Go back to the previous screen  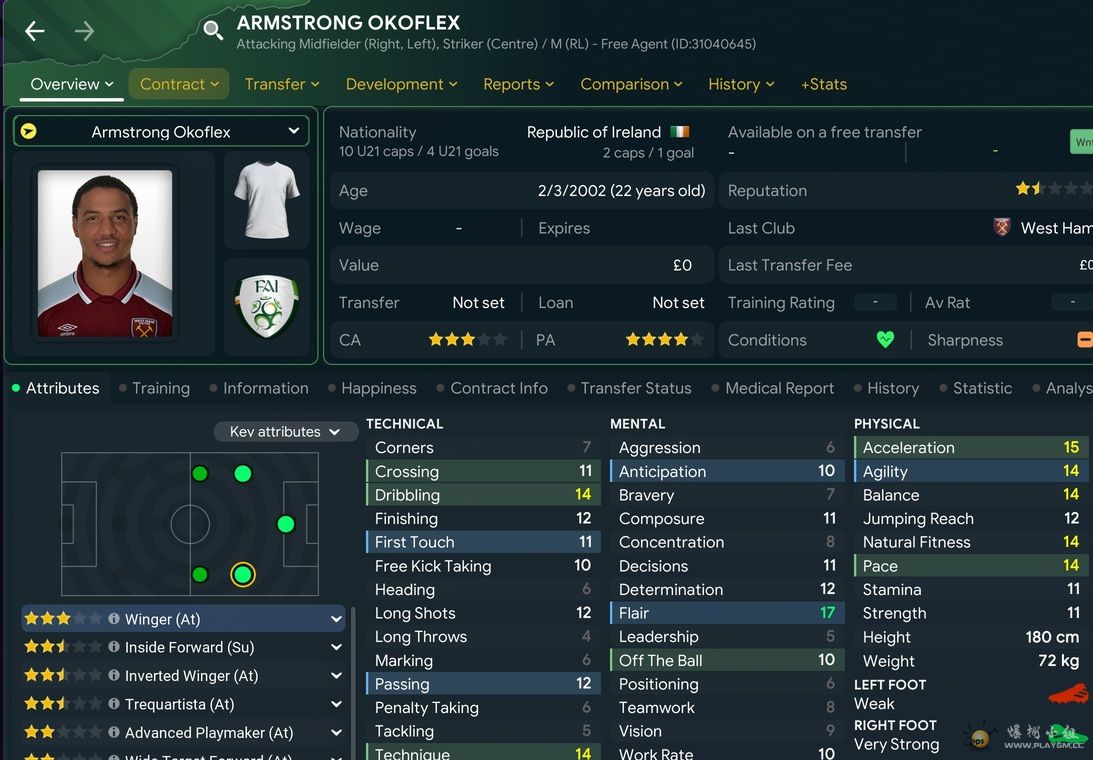pyautogui.click(x=35, y=31)
